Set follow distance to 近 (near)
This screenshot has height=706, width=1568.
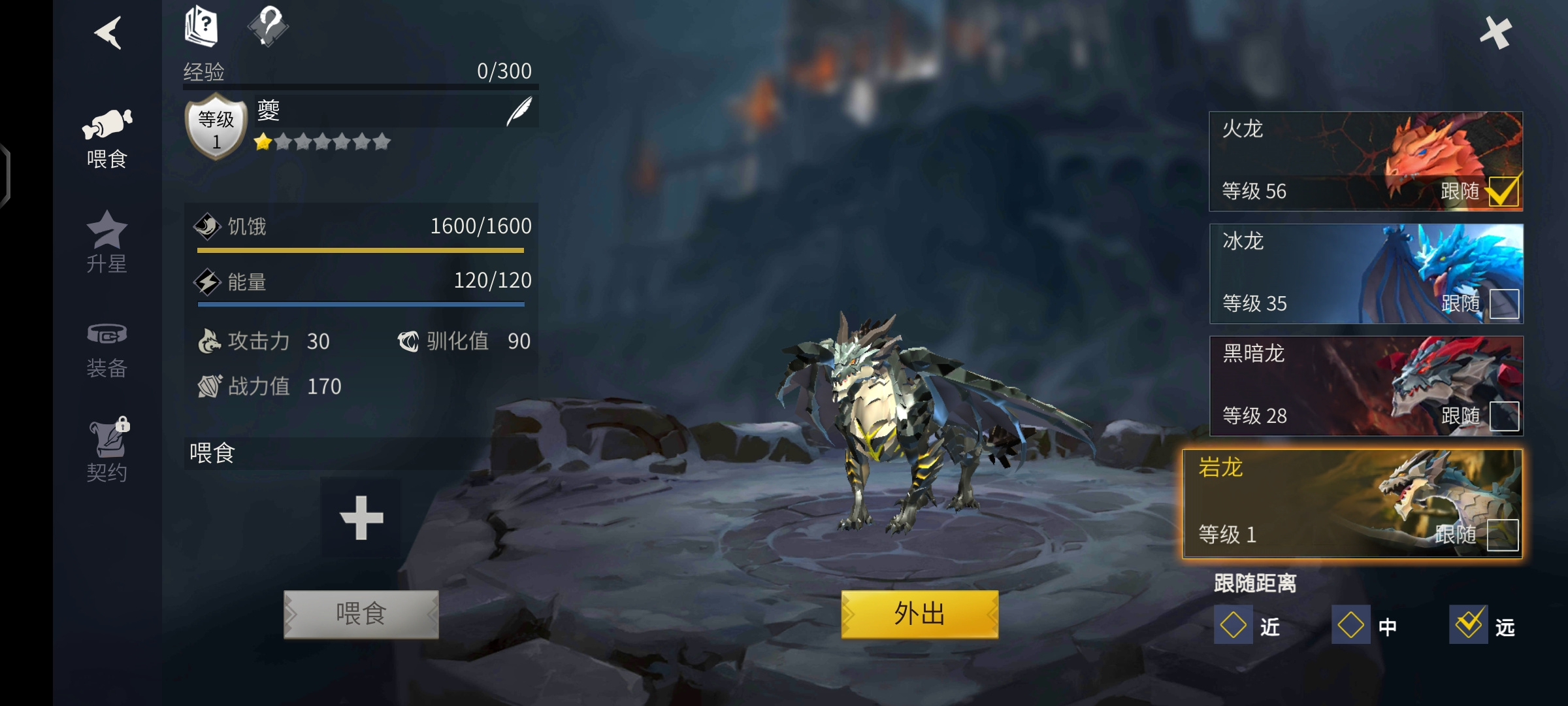[x=1233, y=625]
